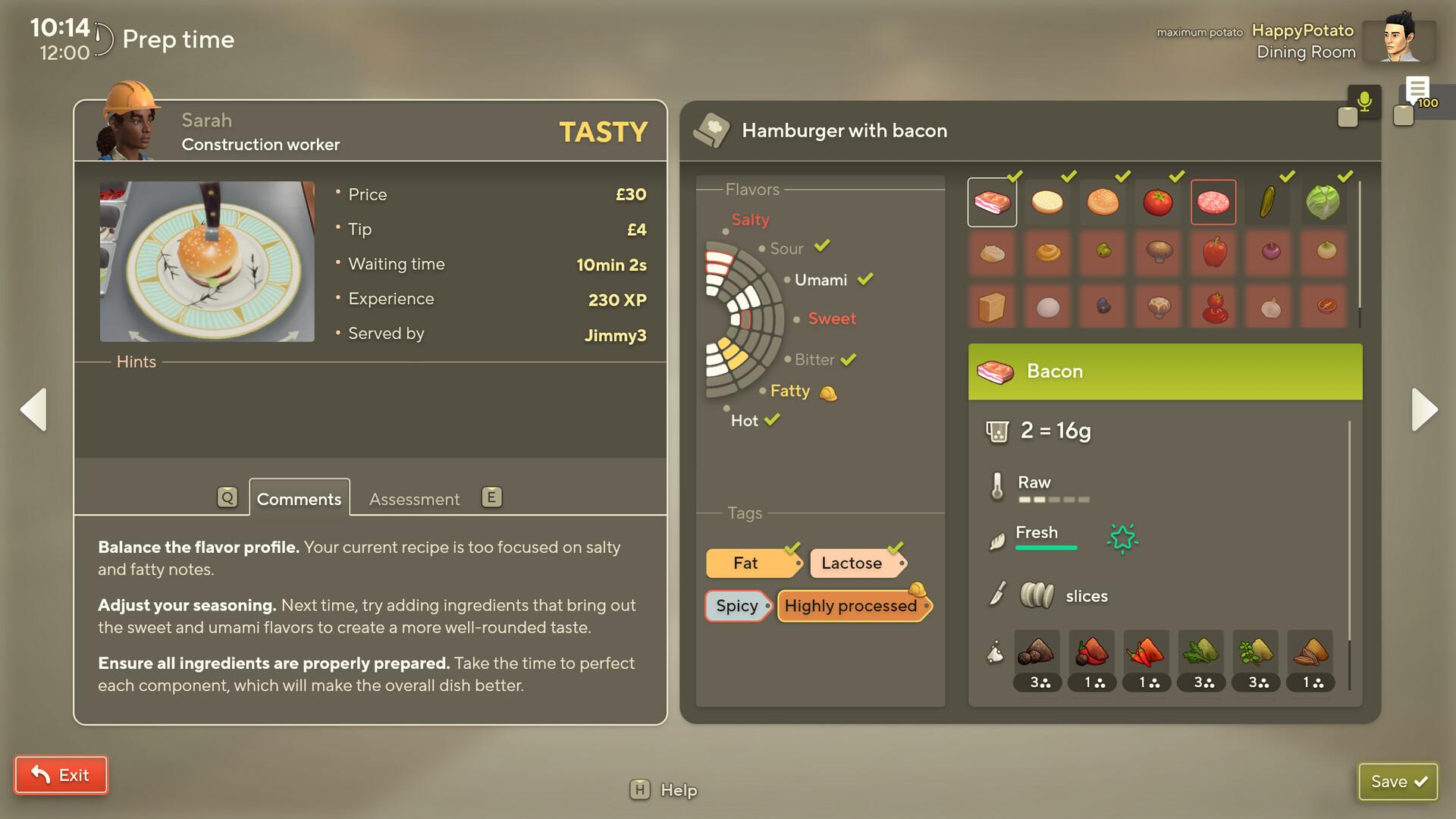The width and height of the screenshot is (1456, 819).
Task: Open the chat log icon
Action: pyautogui.click(x=1417, y=91)
